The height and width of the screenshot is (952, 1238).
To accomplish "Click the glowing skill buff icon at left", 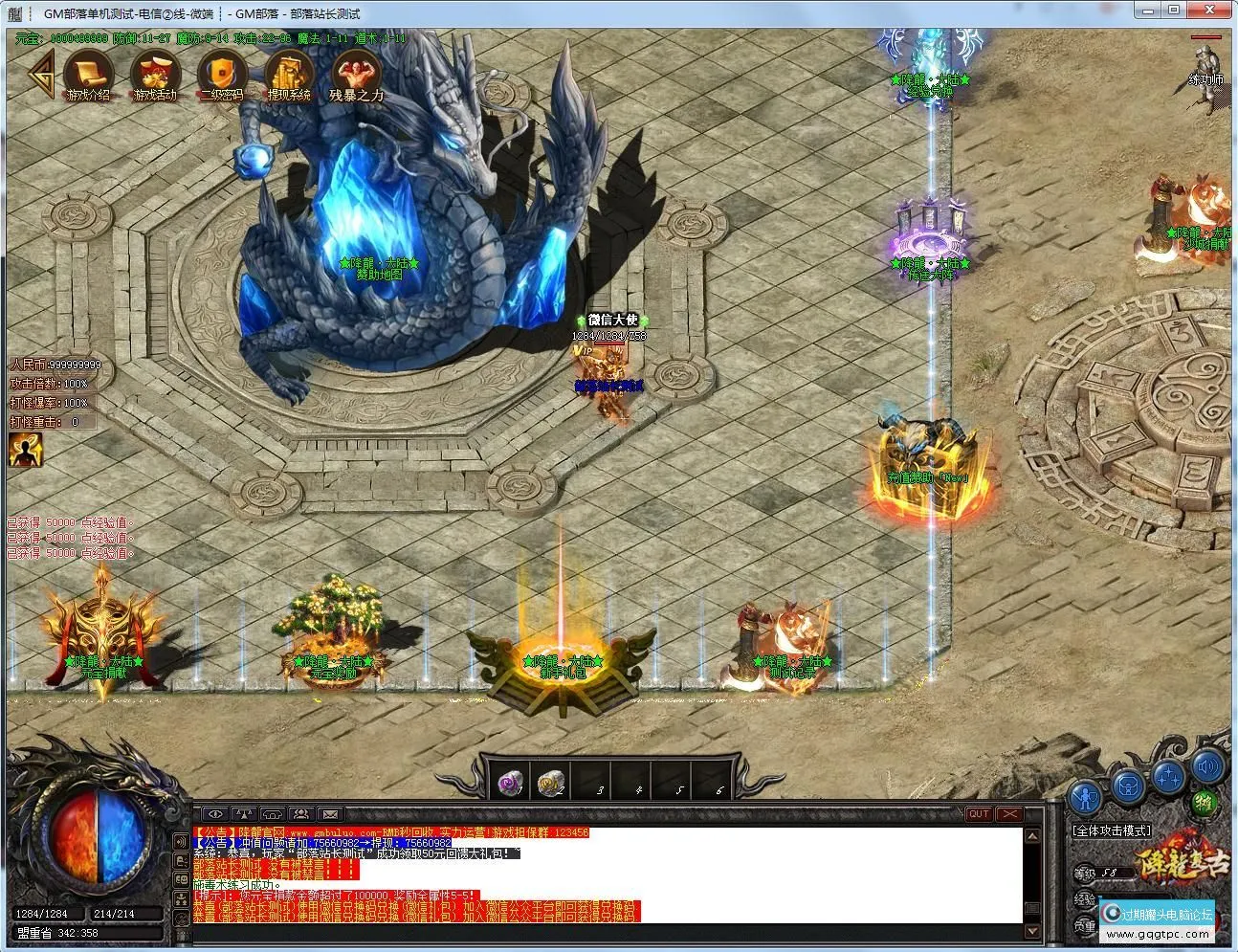I will (x=25, y=450).
